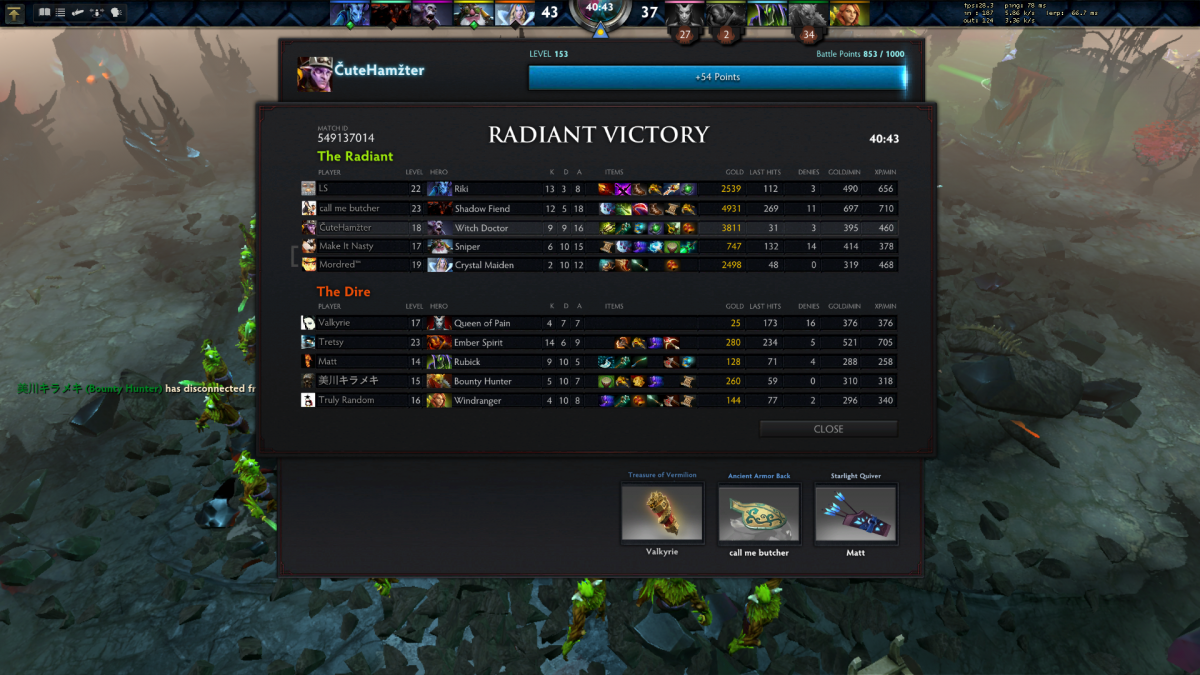Click the ČuteHamžter profile avatar
Viewport: 1200px width, 675px height.
(x=314, y=73)
